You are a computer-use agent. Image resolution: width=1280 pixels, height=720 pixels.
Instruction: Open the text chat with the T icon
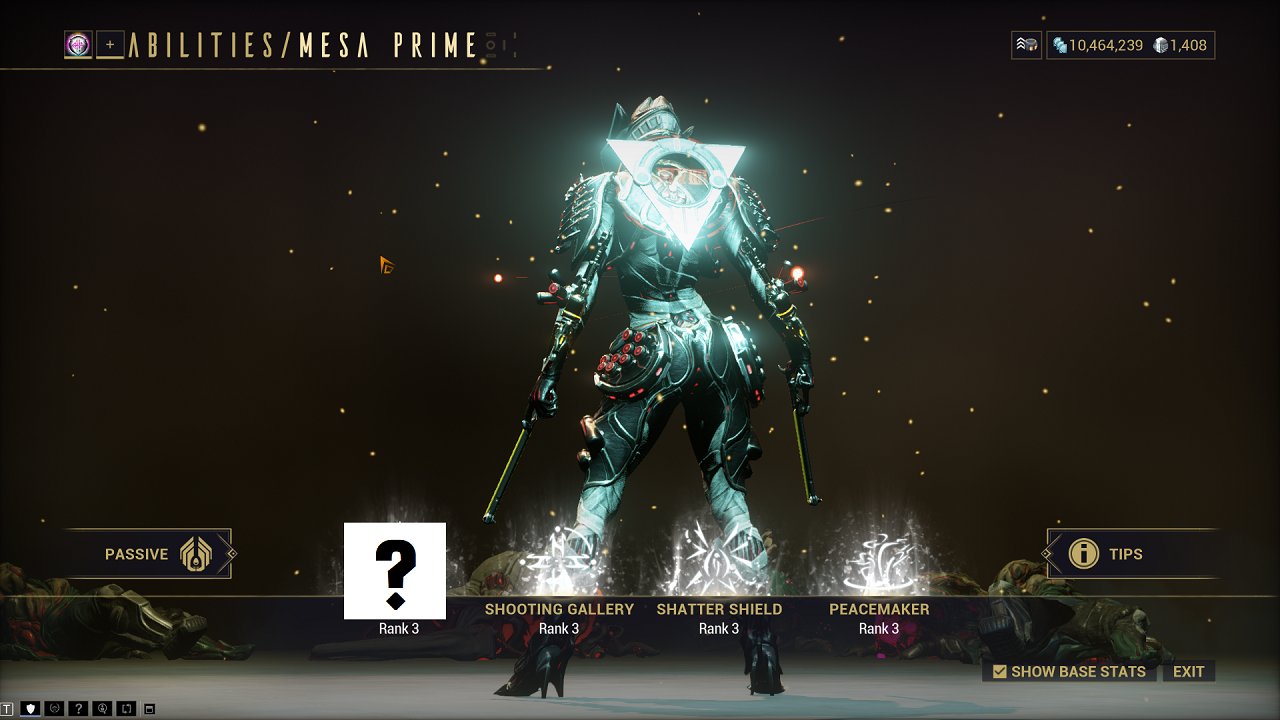pos(8,708)
